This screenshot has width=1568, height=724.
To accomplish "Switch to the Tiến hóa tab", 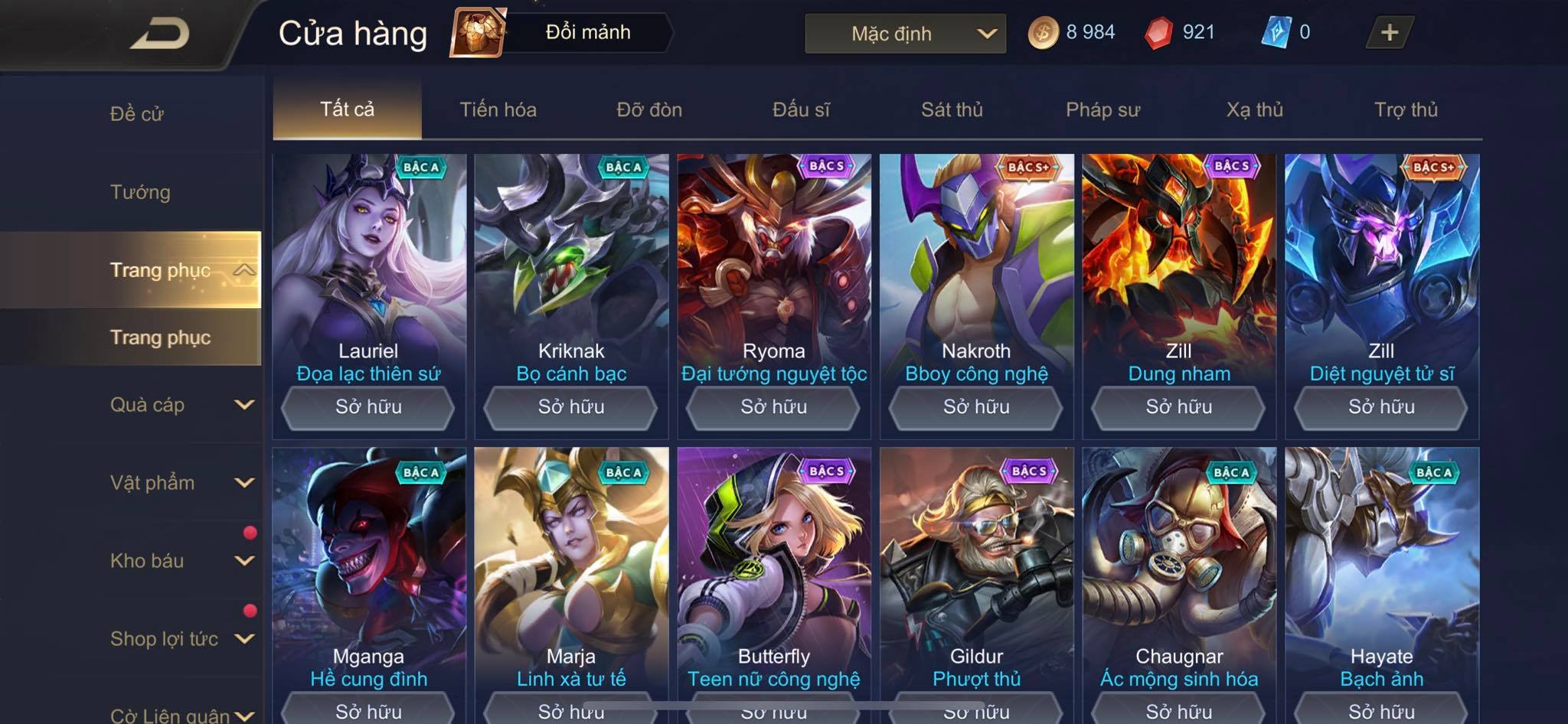I will pos(498,109).
